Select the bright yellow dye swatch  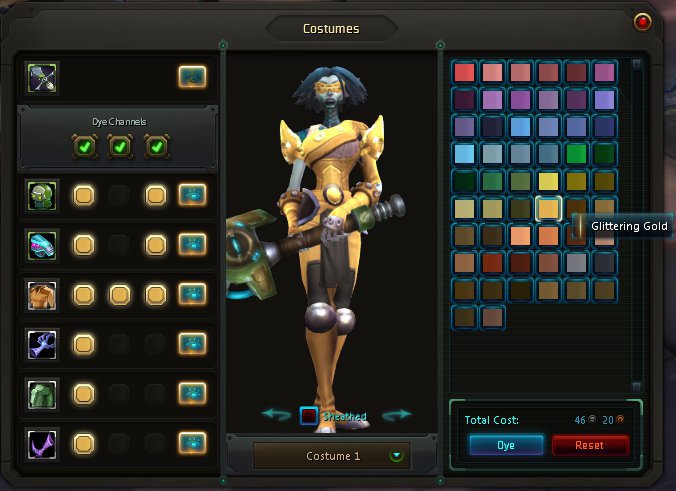548,181
